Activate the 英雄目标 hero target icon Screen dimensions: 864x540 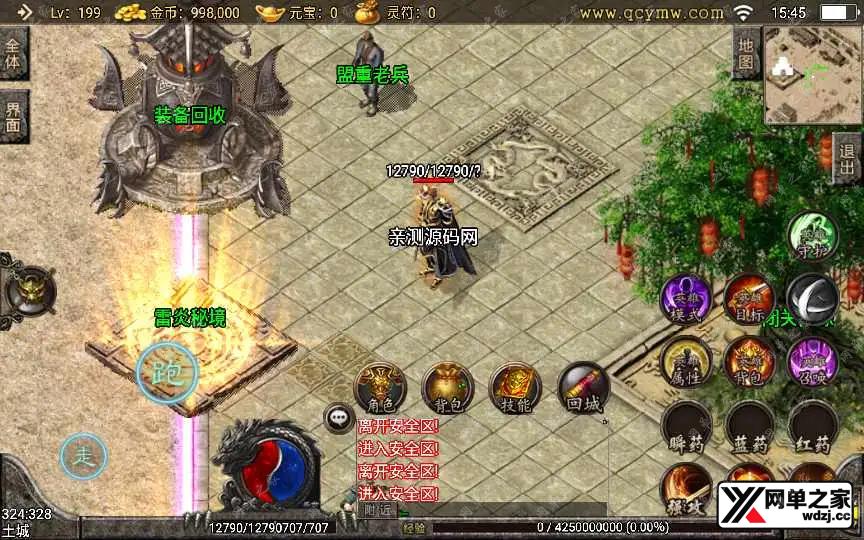click(749, 297)
